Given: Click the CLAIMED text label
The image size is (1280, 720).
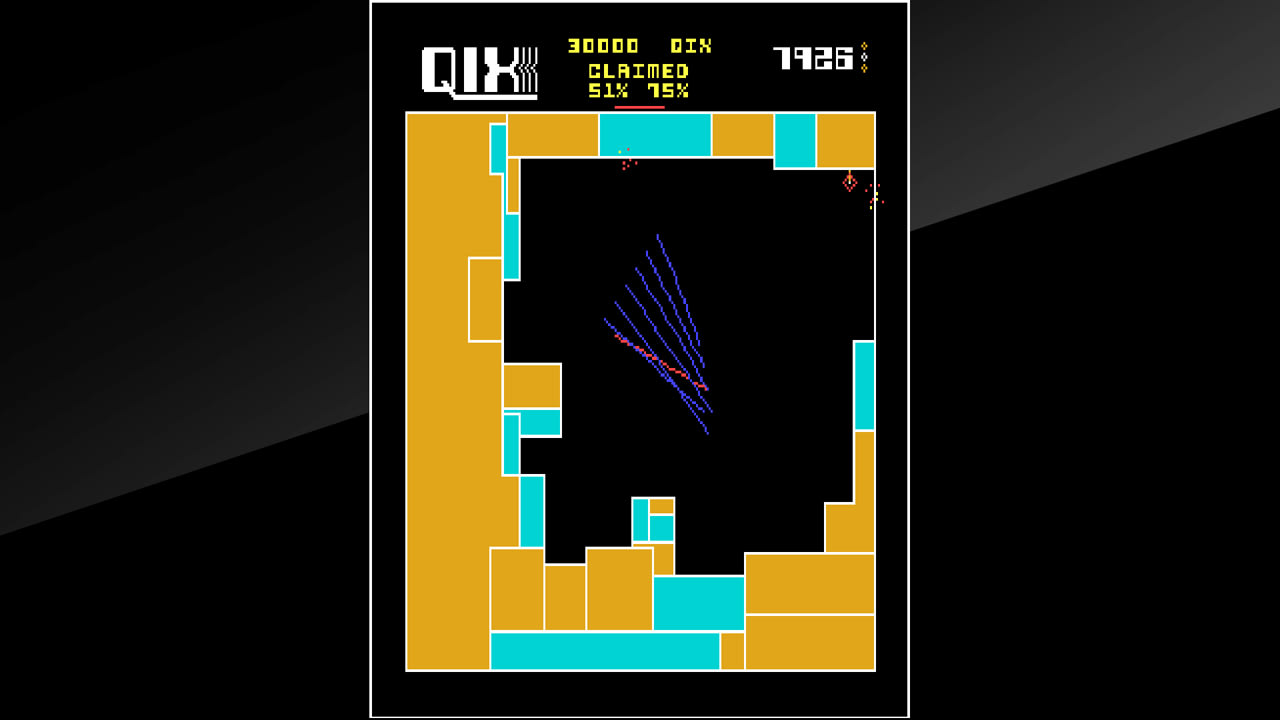Looking at the screenshot, I should click(637, 70).
